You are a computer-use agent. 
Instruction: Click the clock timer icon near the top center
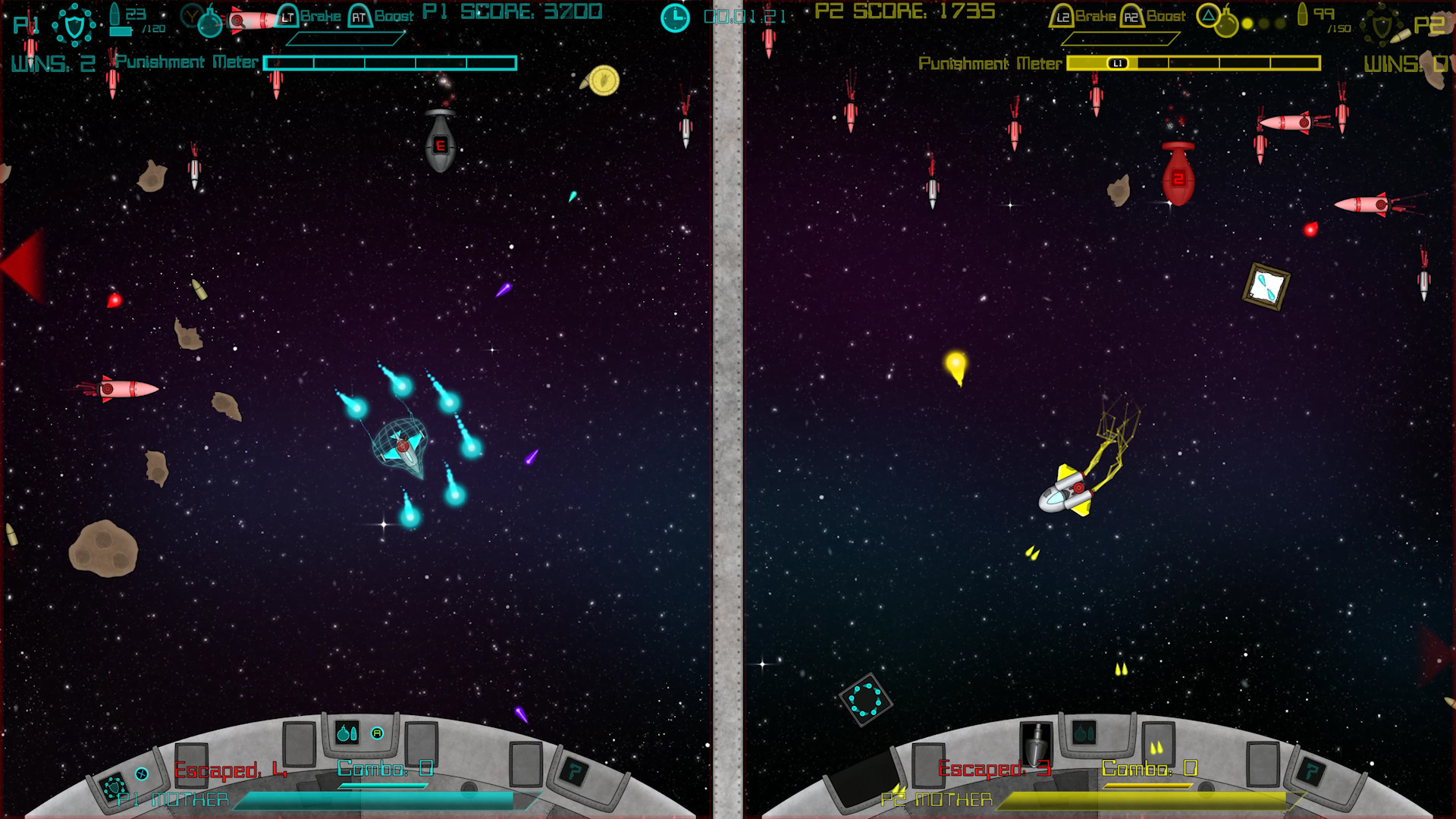673,17
